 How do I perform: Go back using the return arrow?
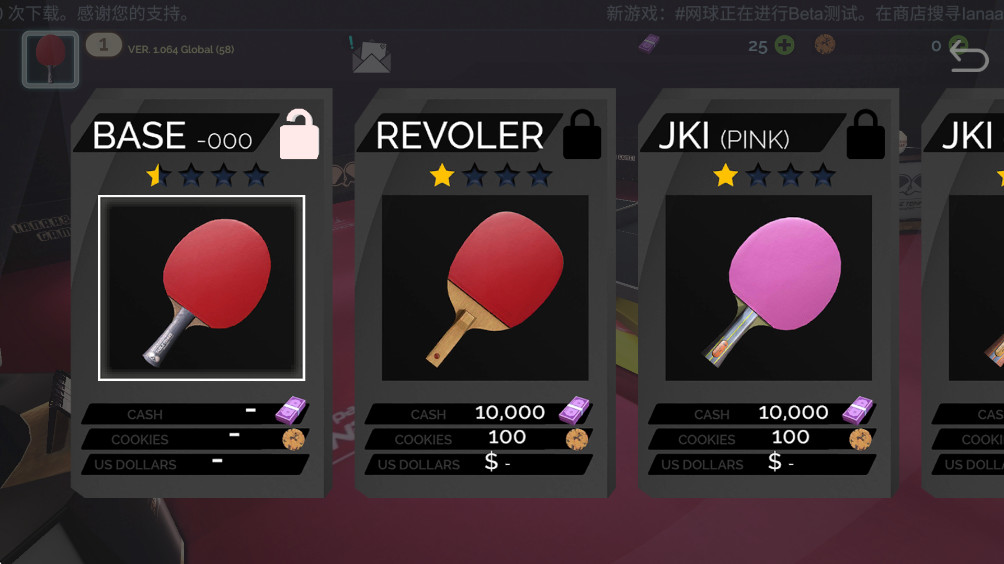(967, 56)
